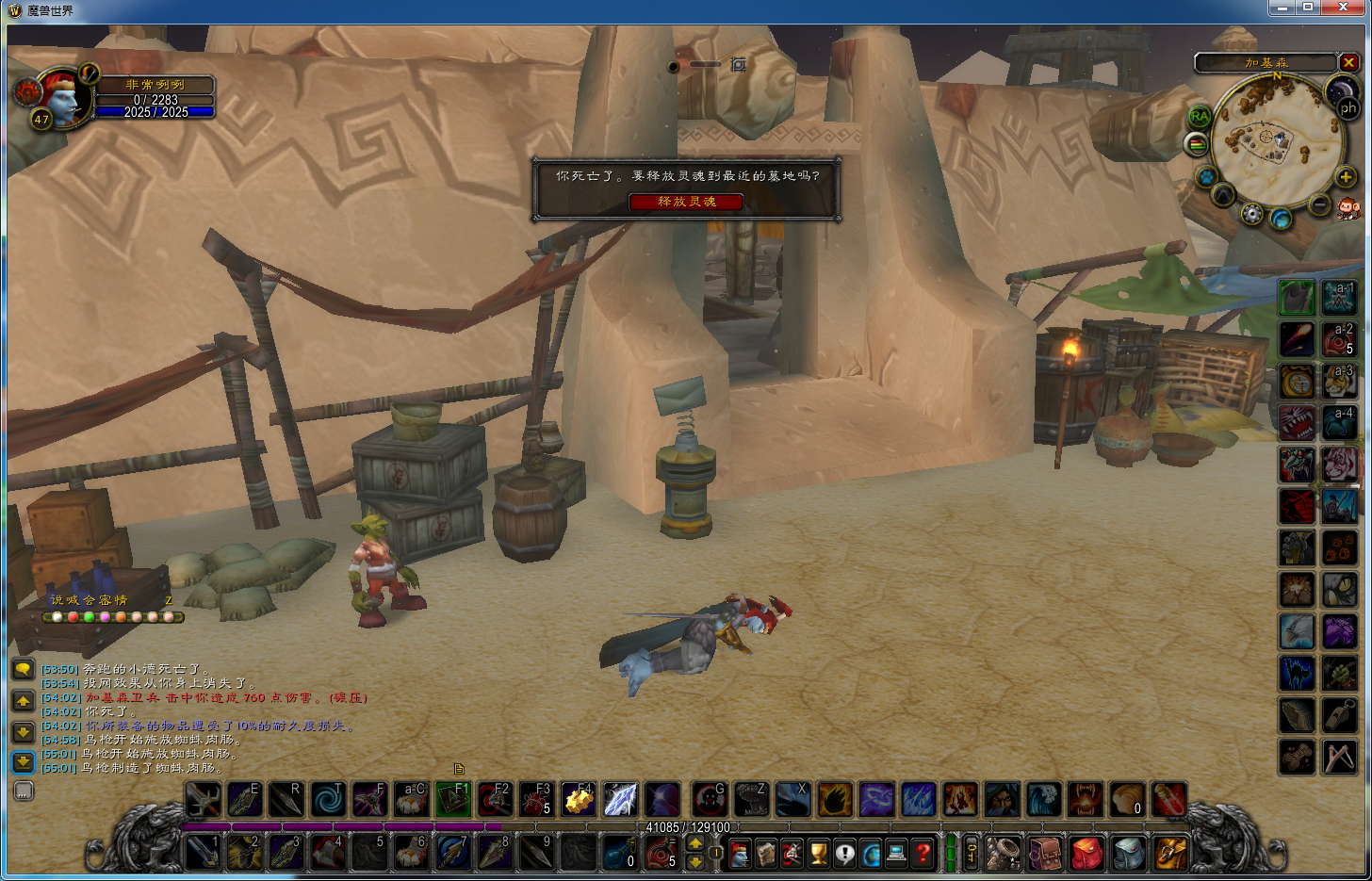This screenshot has height=881, width=1372.
Task: Open the gold trophy achievements button
Action: tap(819, 854)
